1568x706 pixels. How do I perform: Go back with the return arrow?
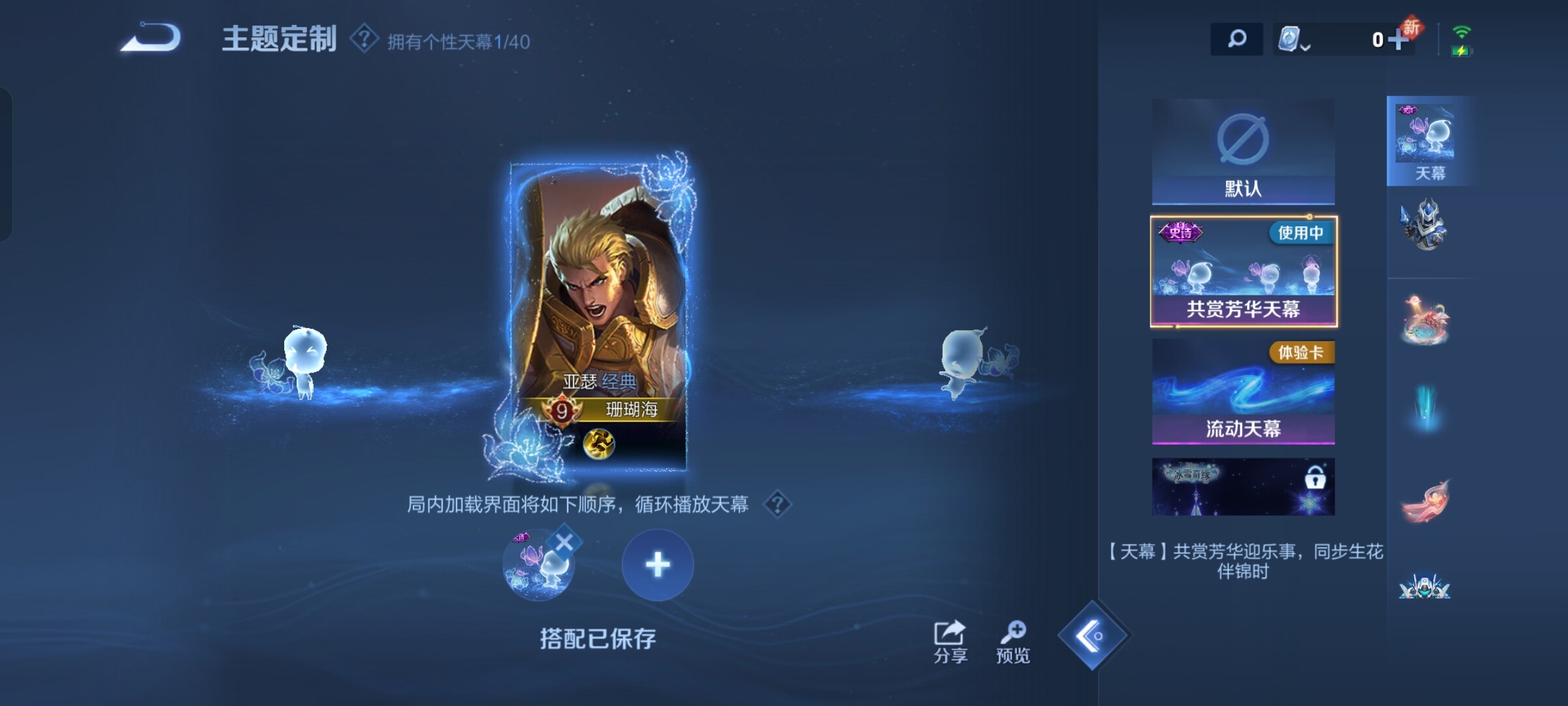[151, 37]
